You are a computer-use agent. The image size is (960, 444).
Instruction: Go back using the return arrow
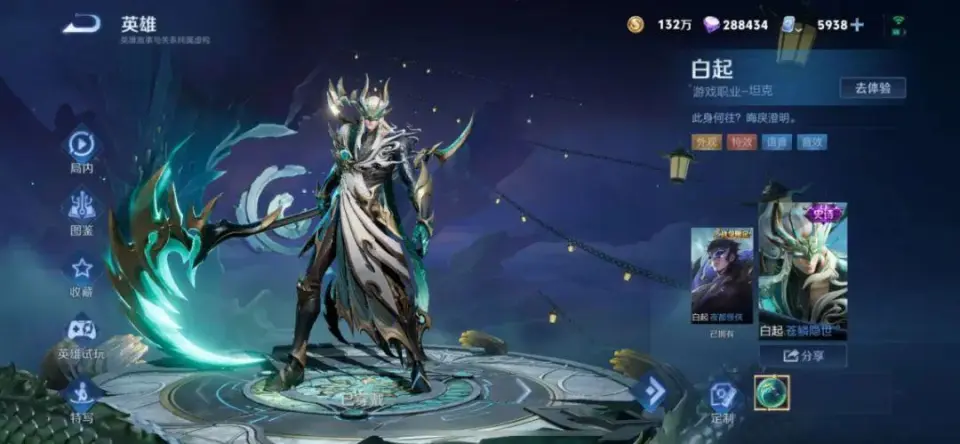click(81, 24)
